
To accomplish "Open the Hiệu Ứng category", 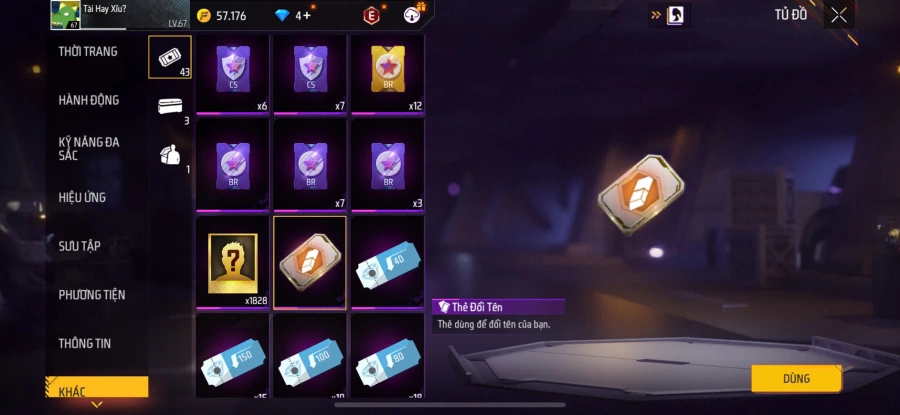I will (82, 197).
